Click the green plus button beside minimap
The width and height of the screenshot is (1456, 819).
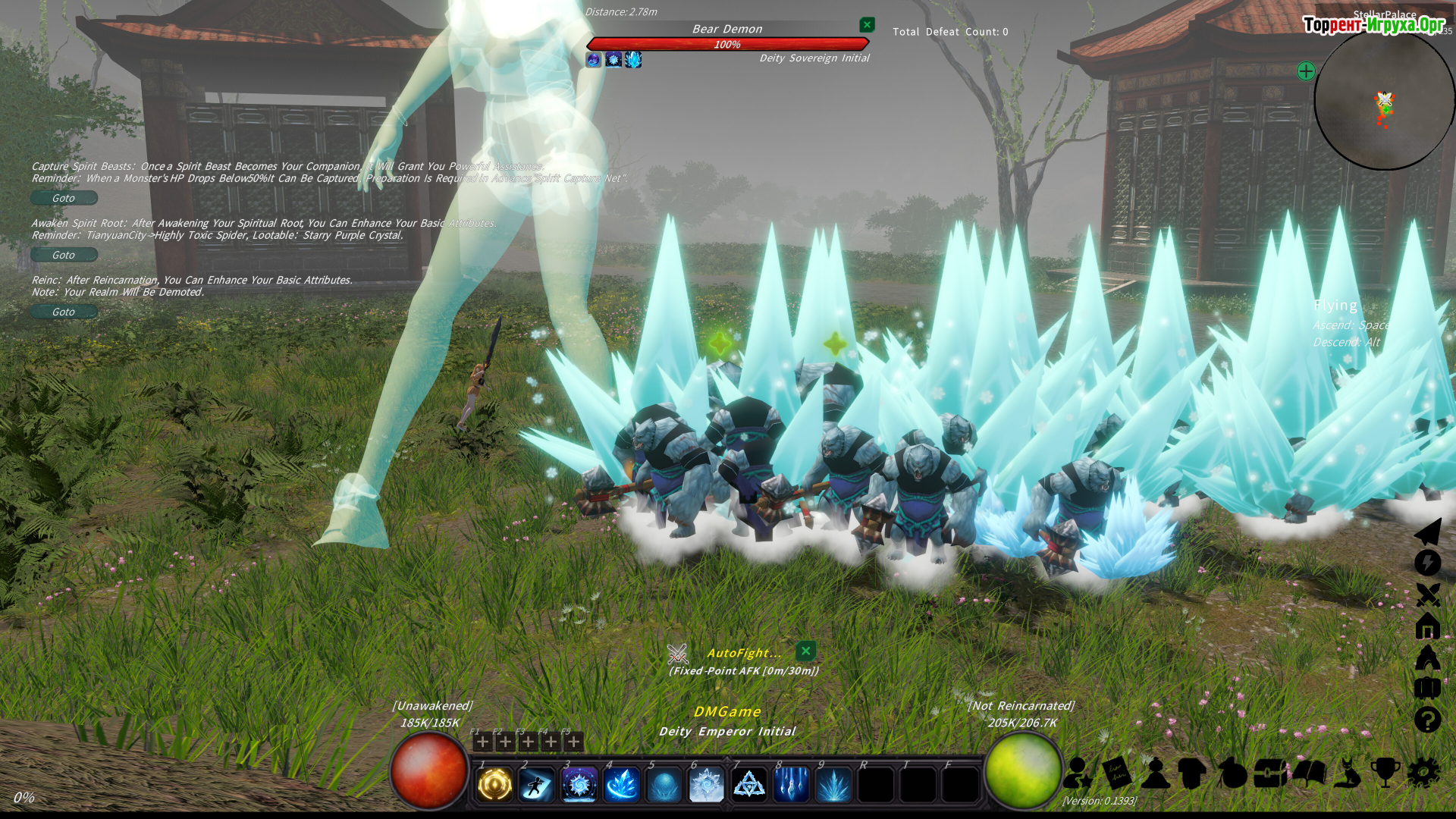point(1306,71)
